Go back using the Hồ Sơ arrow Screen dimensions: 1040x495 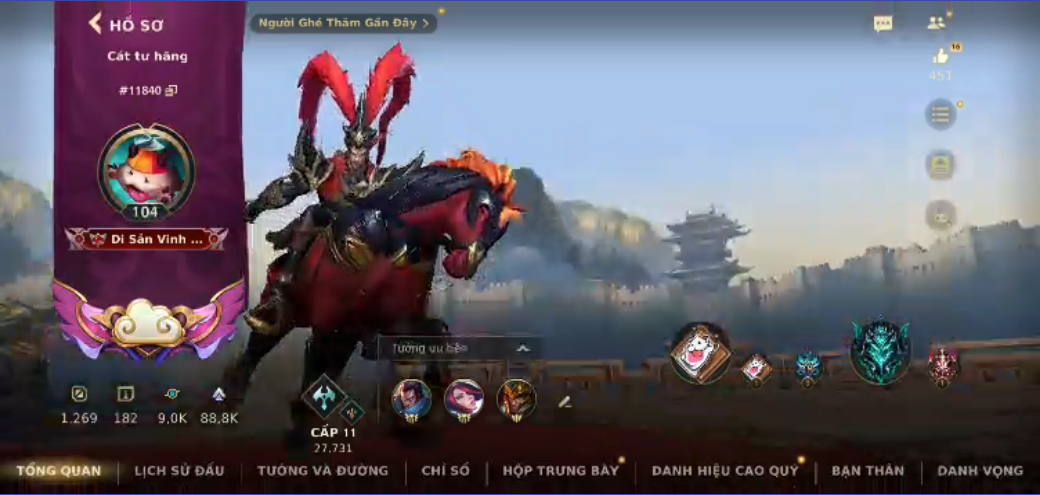coord(96,23)
